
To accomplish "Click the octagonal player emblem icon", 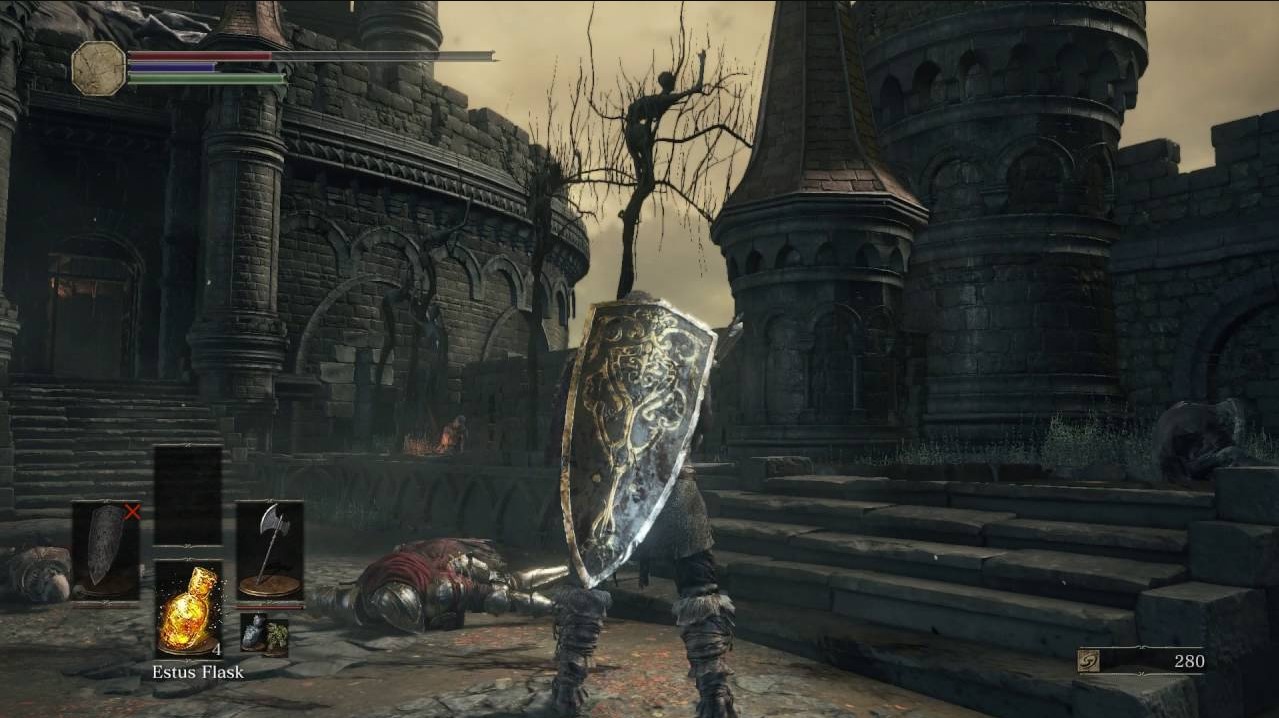I will [x=99, y=68].
